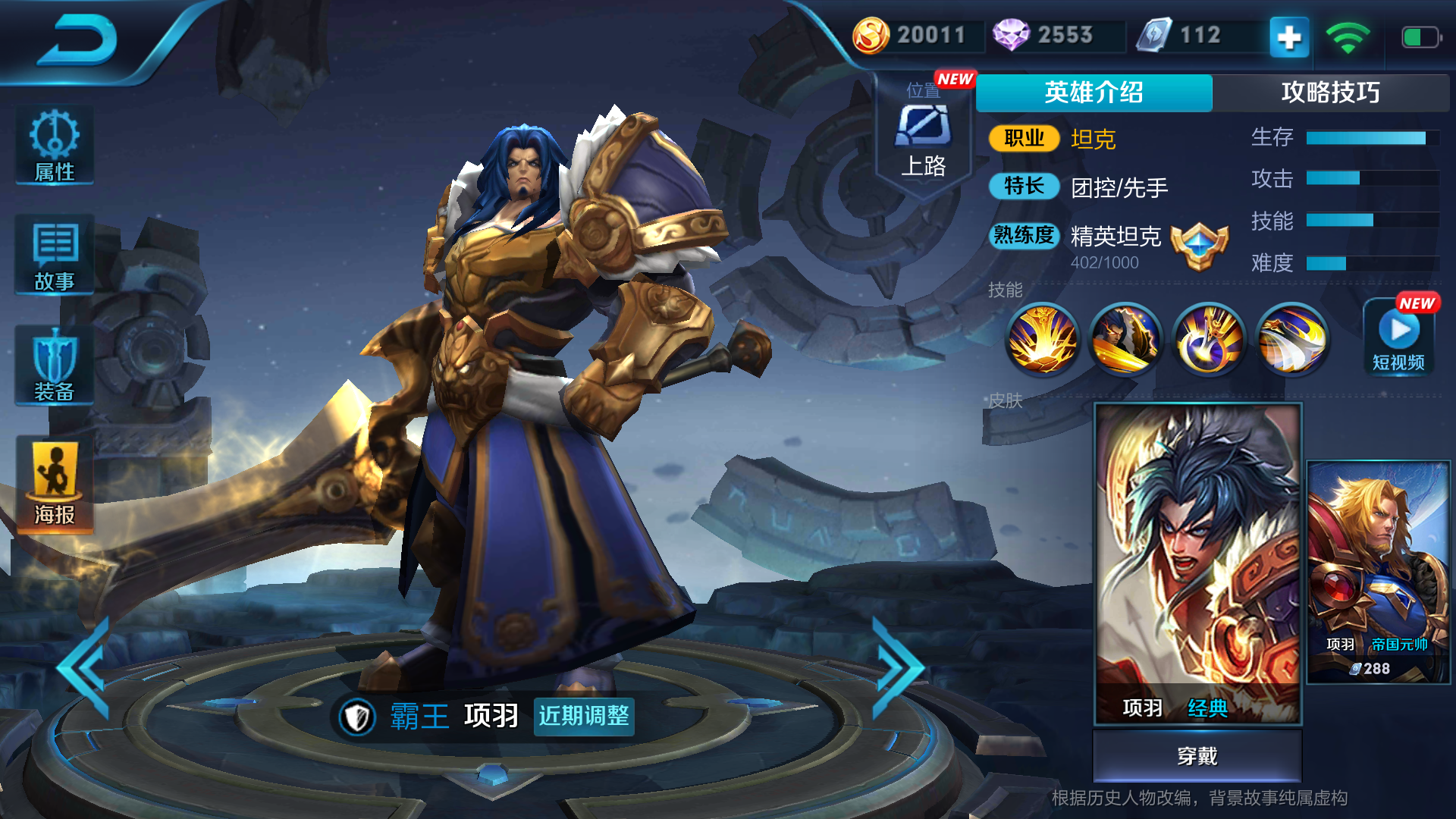This screenshot has height=819, width=1456.
Task: Add currency with the plus button
Action: click(x=1289, y=36)
